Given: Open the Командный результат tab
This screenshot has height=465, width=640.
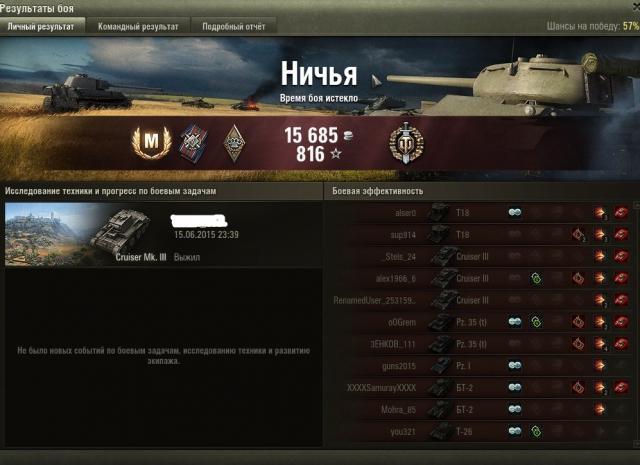Looking at the screenshot, I should (138, 27).
